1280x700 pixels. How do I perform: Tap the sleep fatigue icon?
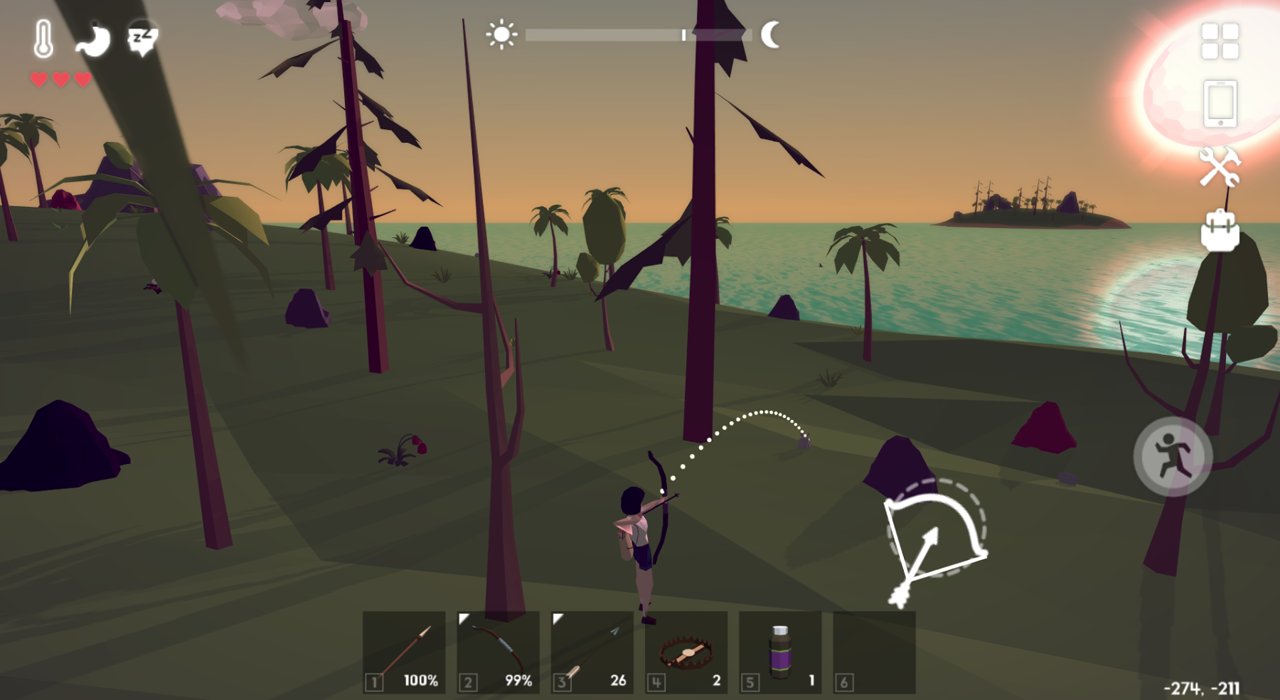coord(142,39)
